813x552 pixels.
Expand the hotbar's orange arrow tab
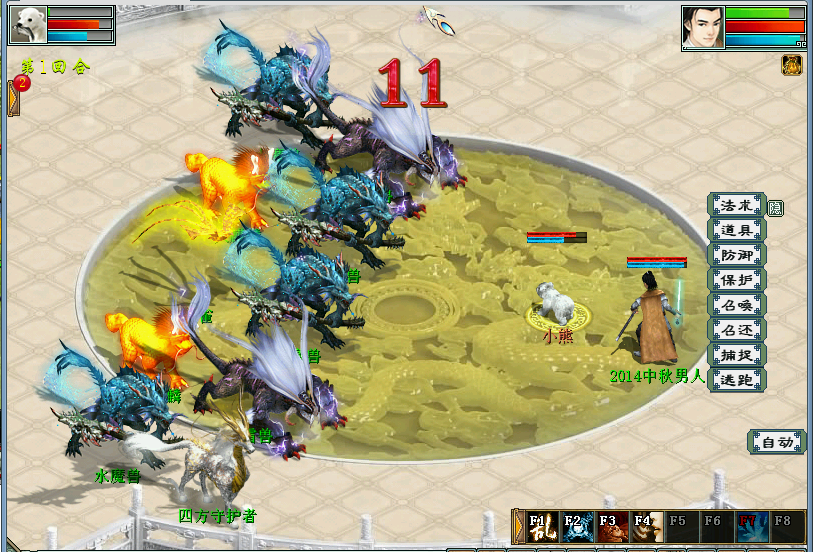(x=518, y=527)
